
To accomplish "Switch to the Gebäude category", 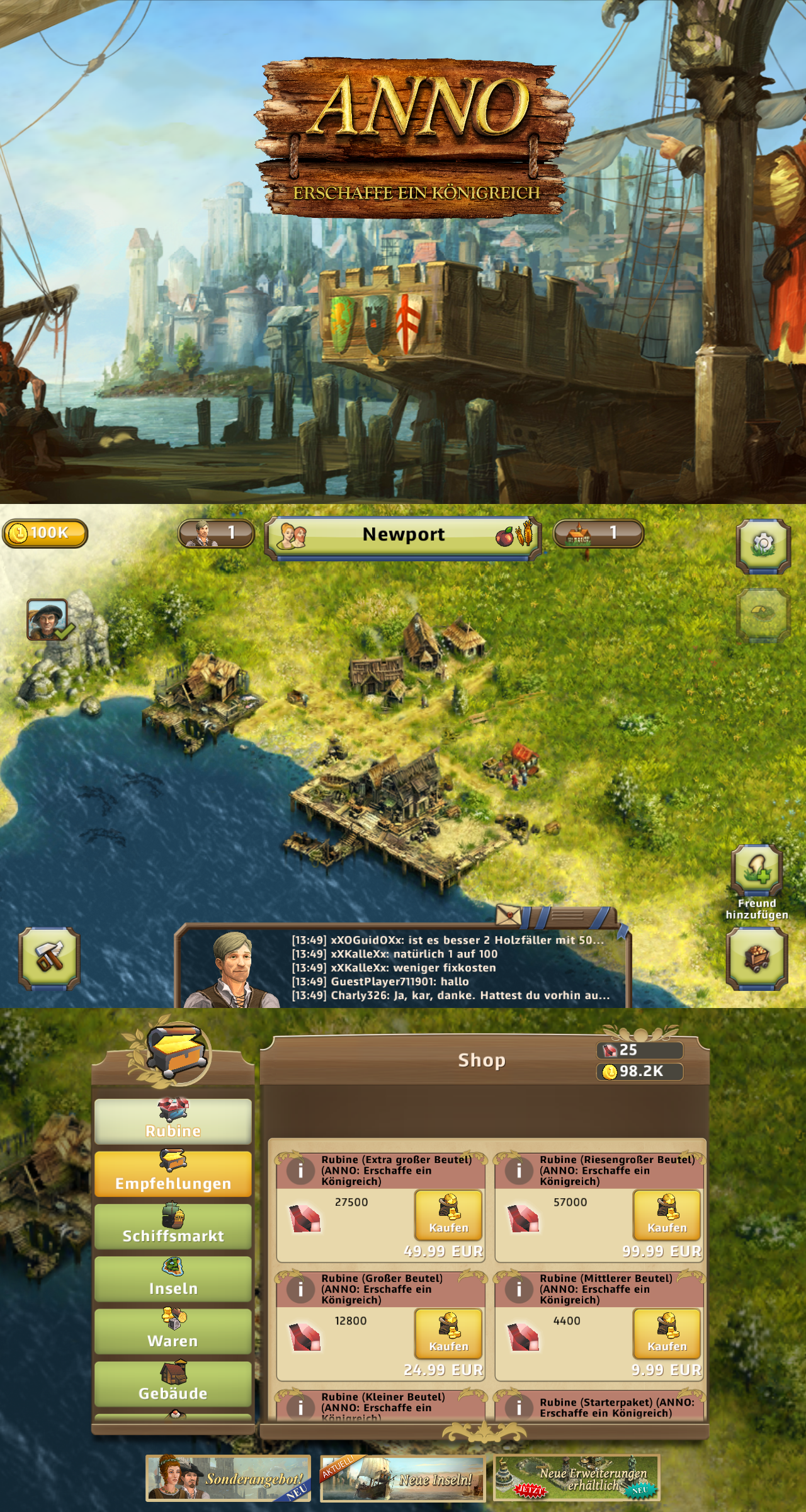I will click(173, 1383).
